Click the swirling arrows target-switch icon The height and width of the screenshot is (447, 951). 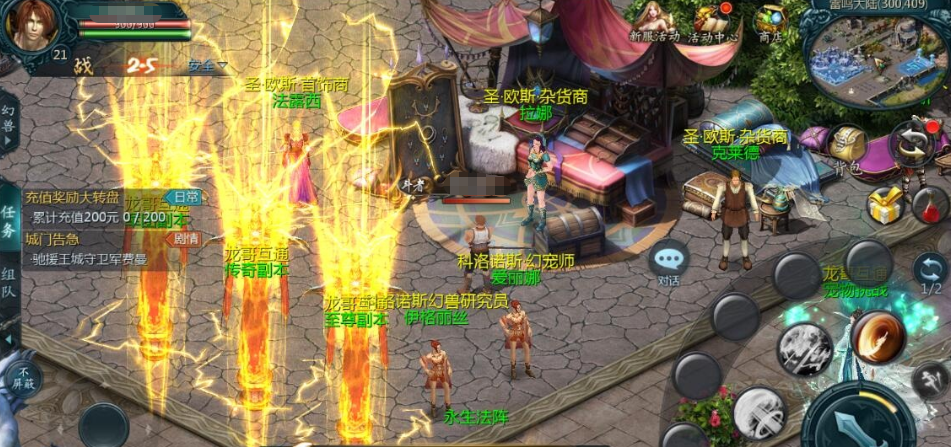pyautogui.click(x=912, y=143)
